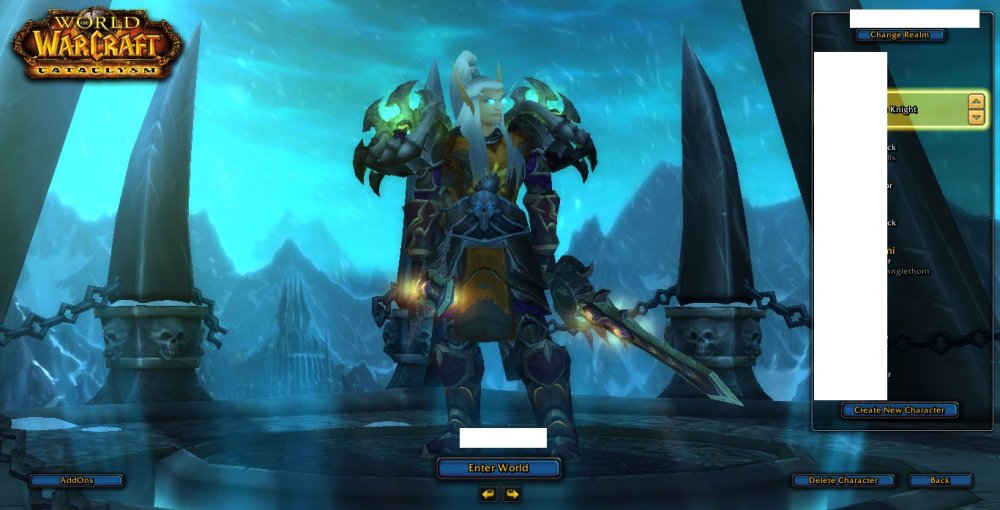Delete the selected character
The width and height of the screenshot is (1000, 510).
842,481
